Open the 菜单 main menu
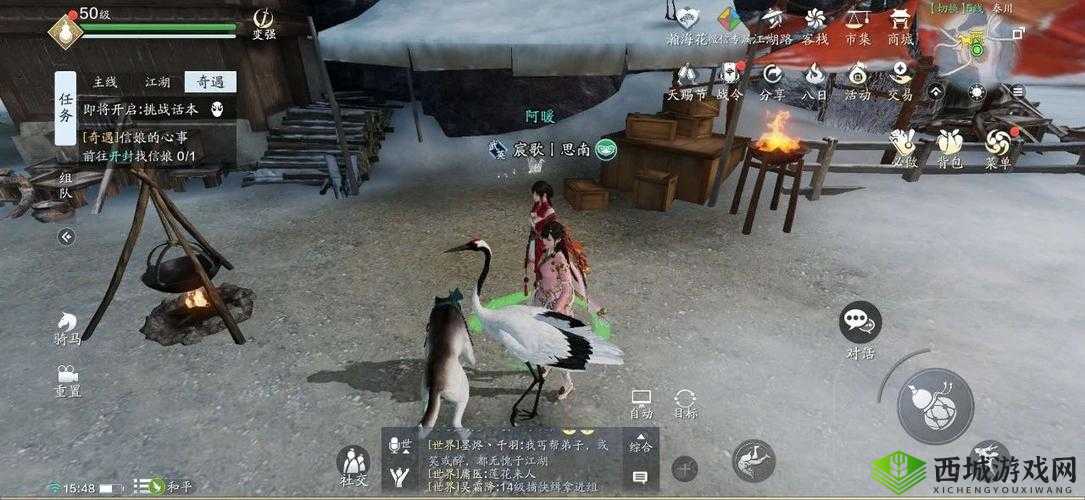 (x=997, y=148)
